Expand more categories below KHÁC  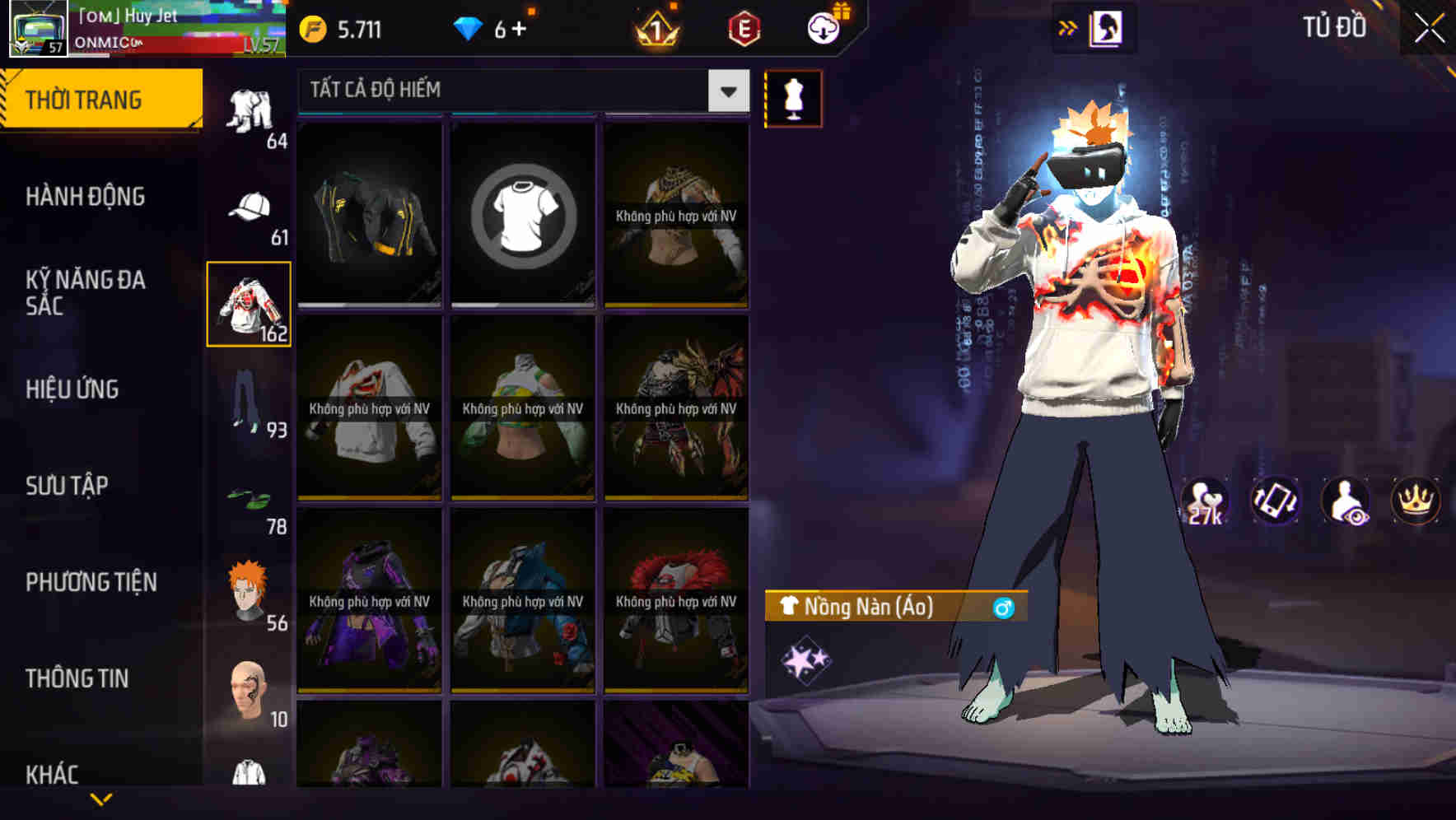tap(101, 799)
